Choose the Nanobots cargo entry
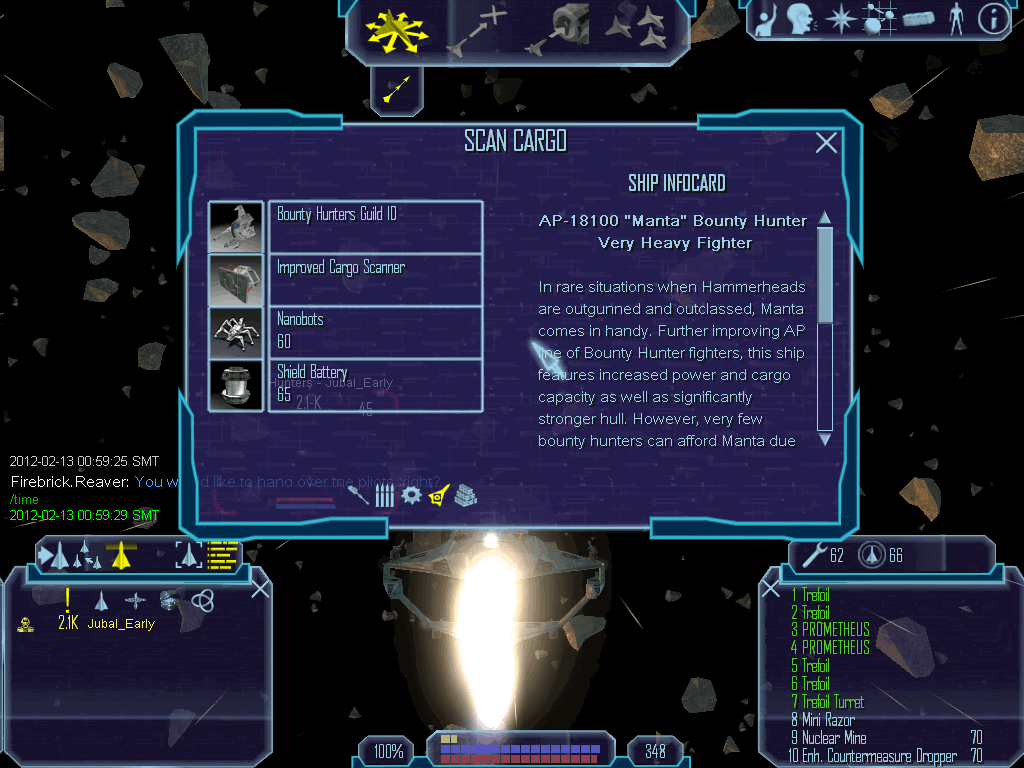This screenshot has width=1024, height=768. (375, 331)
